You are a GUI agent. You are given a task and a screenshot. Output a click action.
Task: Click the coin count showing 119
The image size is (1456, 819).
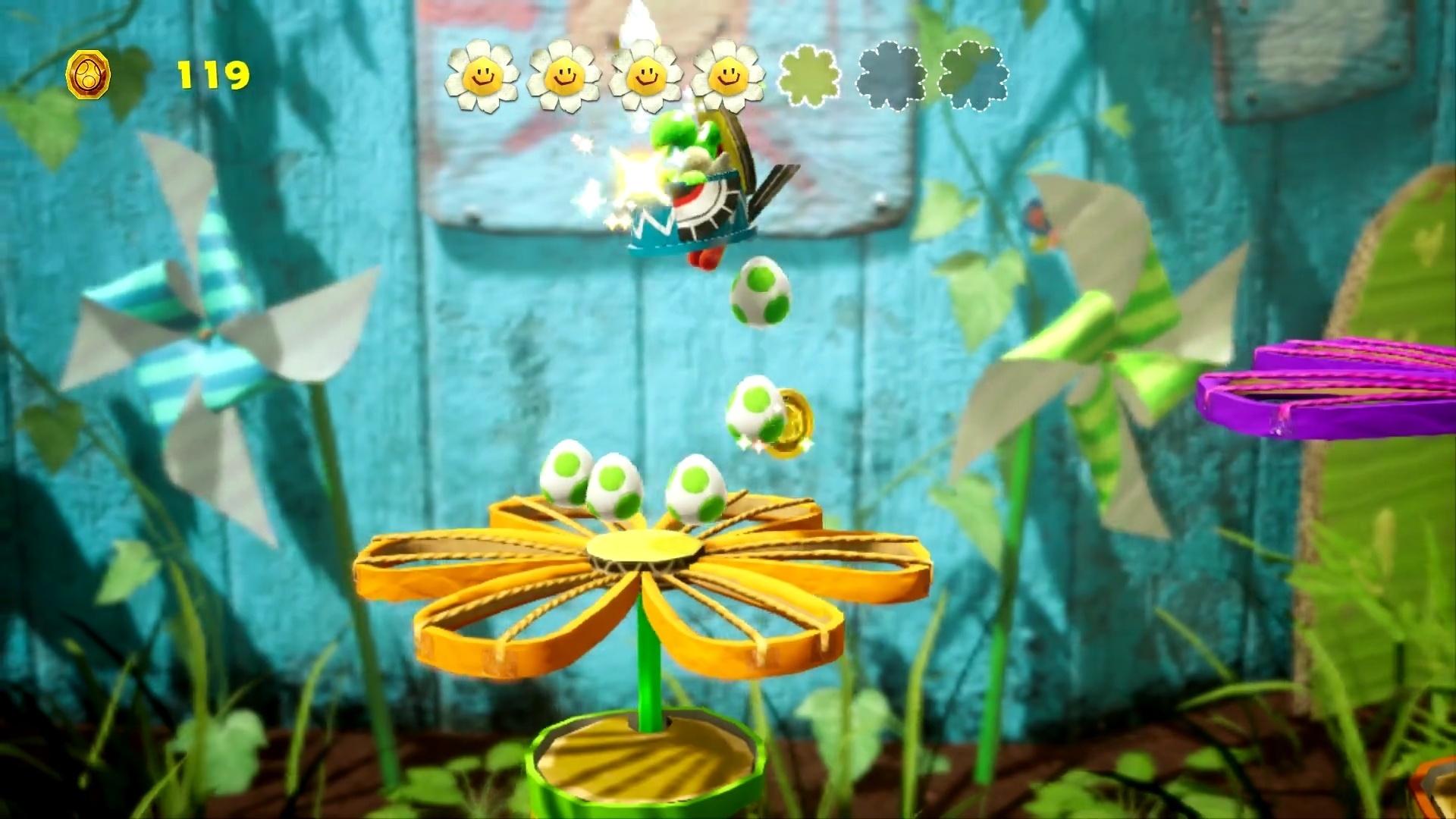(x=212, y=74)
